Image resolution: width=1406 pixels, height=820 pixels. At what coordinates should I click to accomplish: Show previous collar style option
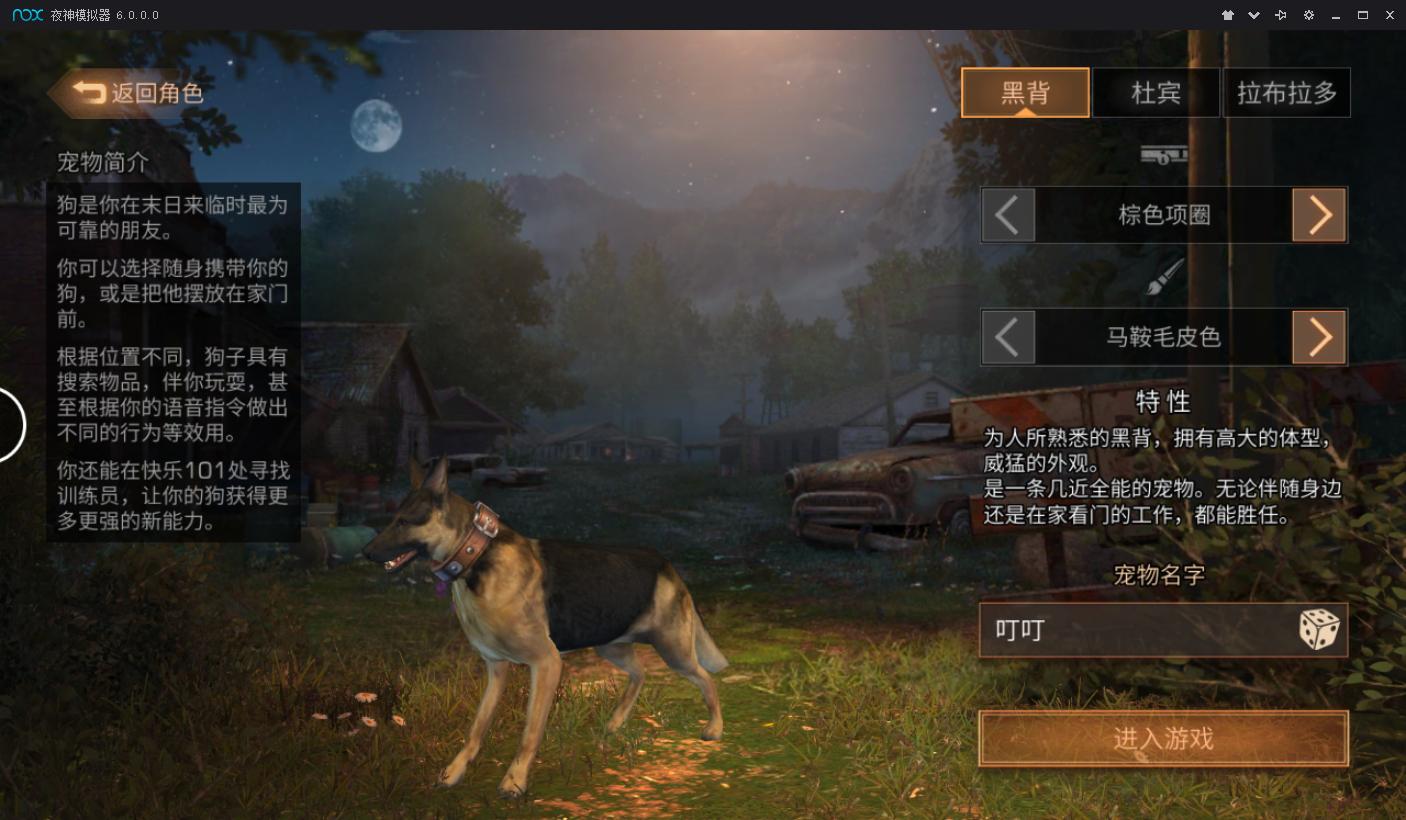click(1008, 214)
